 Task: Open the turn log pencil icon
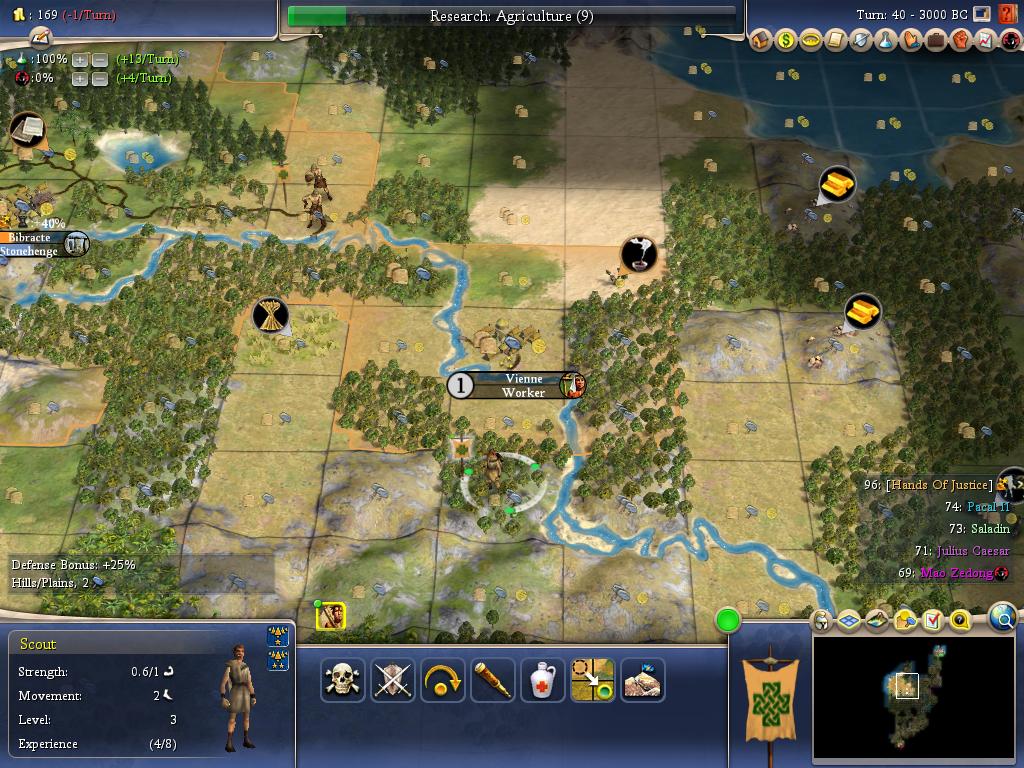coord(40,37)
